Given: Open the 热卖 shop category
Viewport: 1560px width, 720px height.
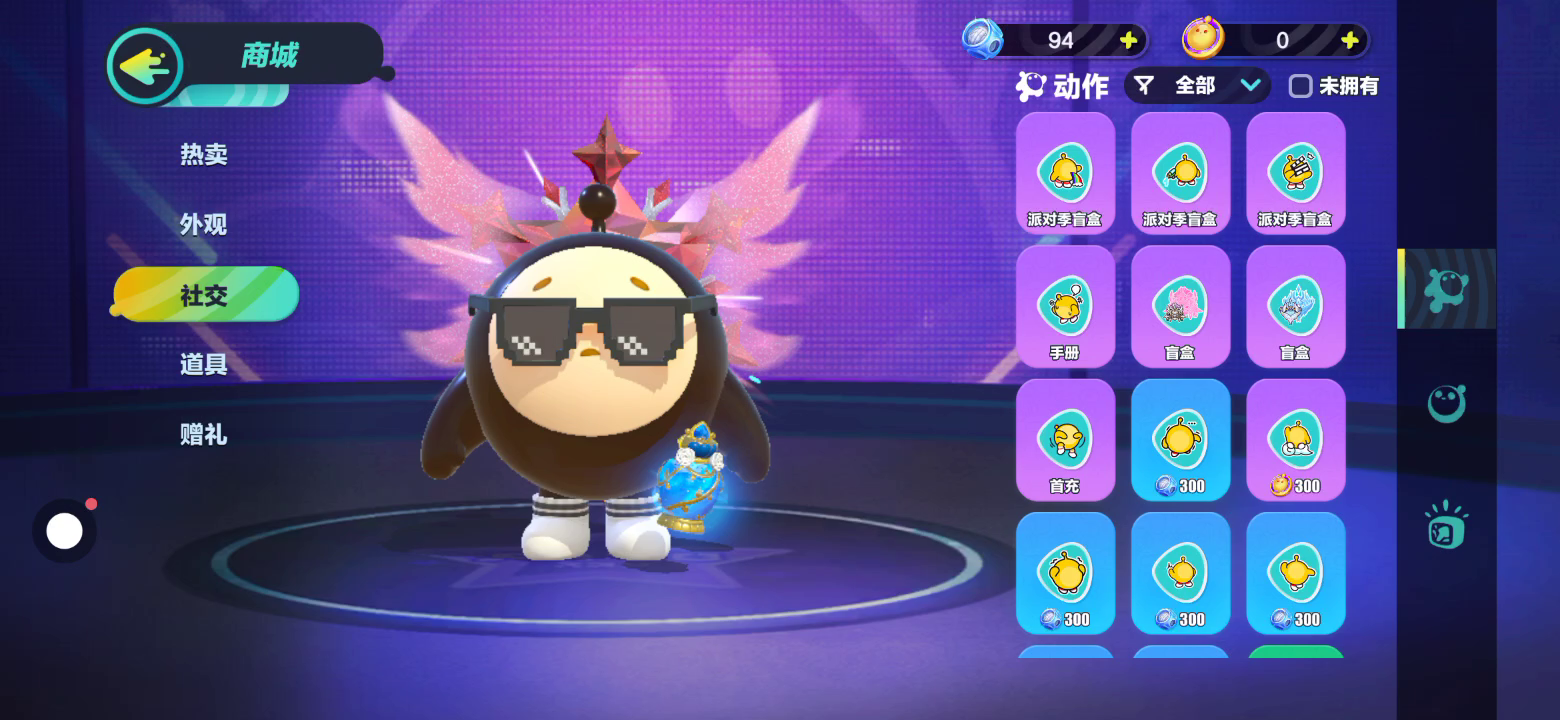Looking at the screenshot, I should pos(204,154).
